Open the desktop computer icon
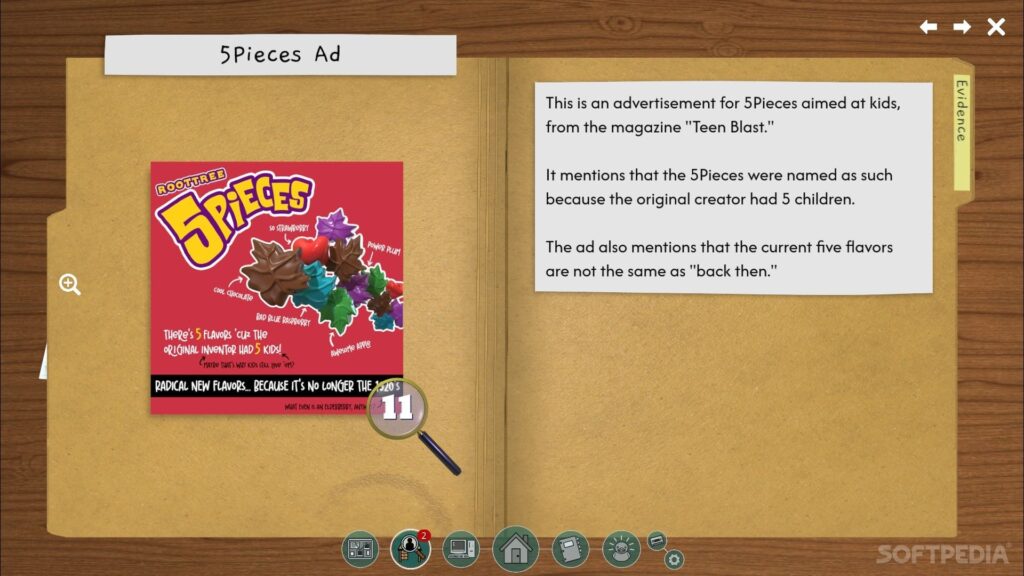Screen dimensions: 1024x576 (461, 549)
